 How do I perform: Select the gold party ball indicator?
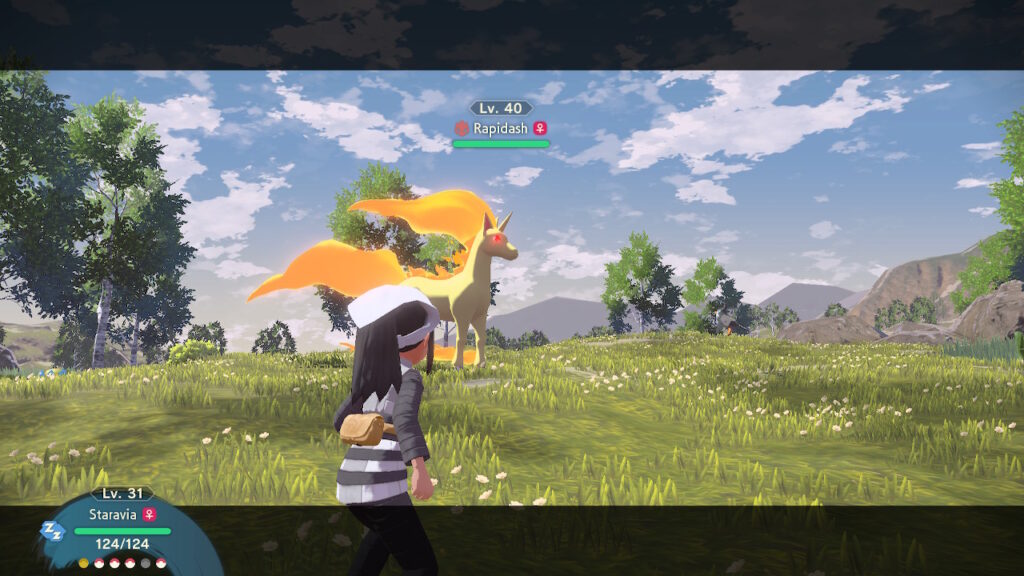point(83,563)
